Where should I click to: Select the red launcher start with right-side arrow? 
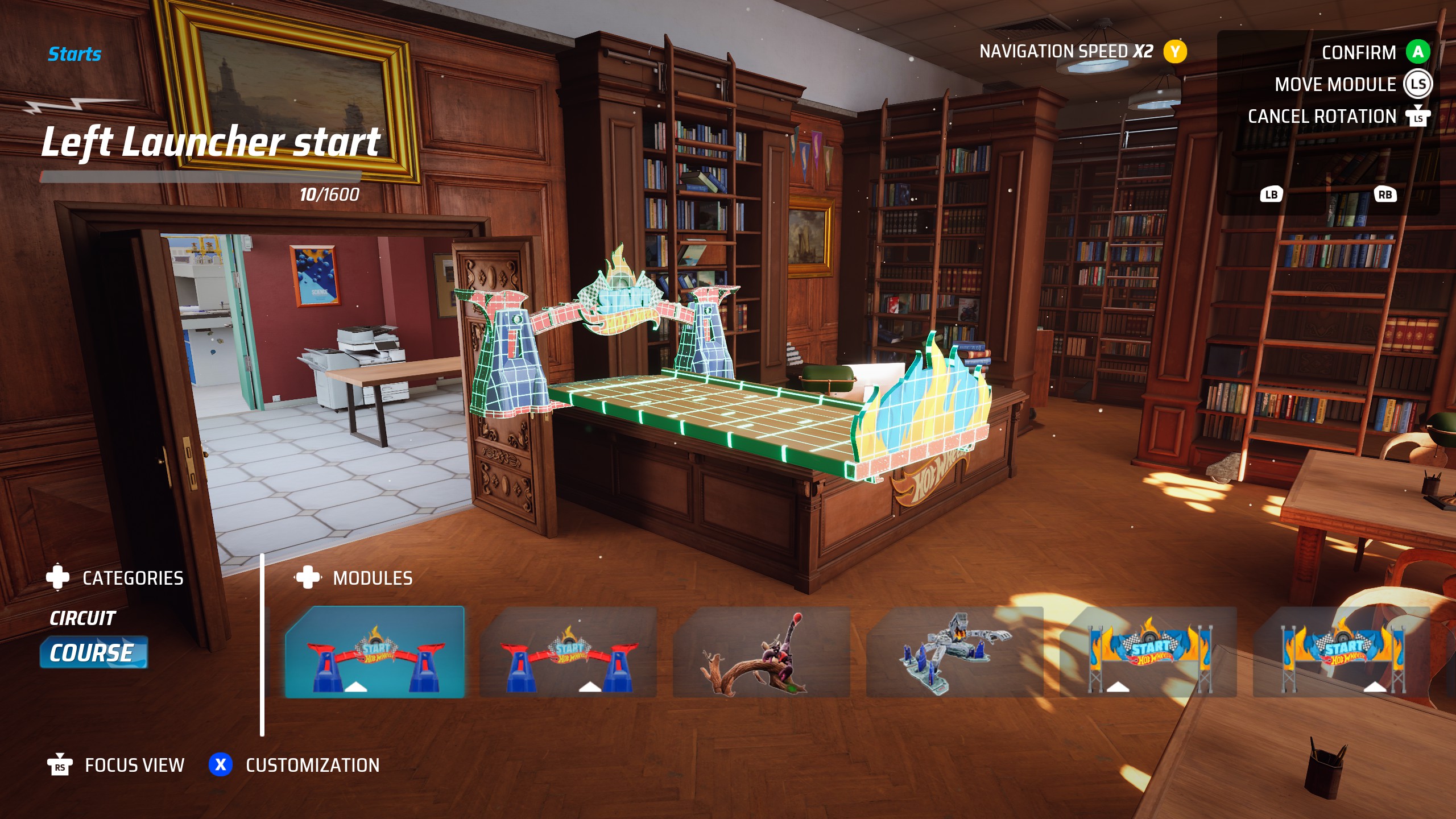[568, 652]
